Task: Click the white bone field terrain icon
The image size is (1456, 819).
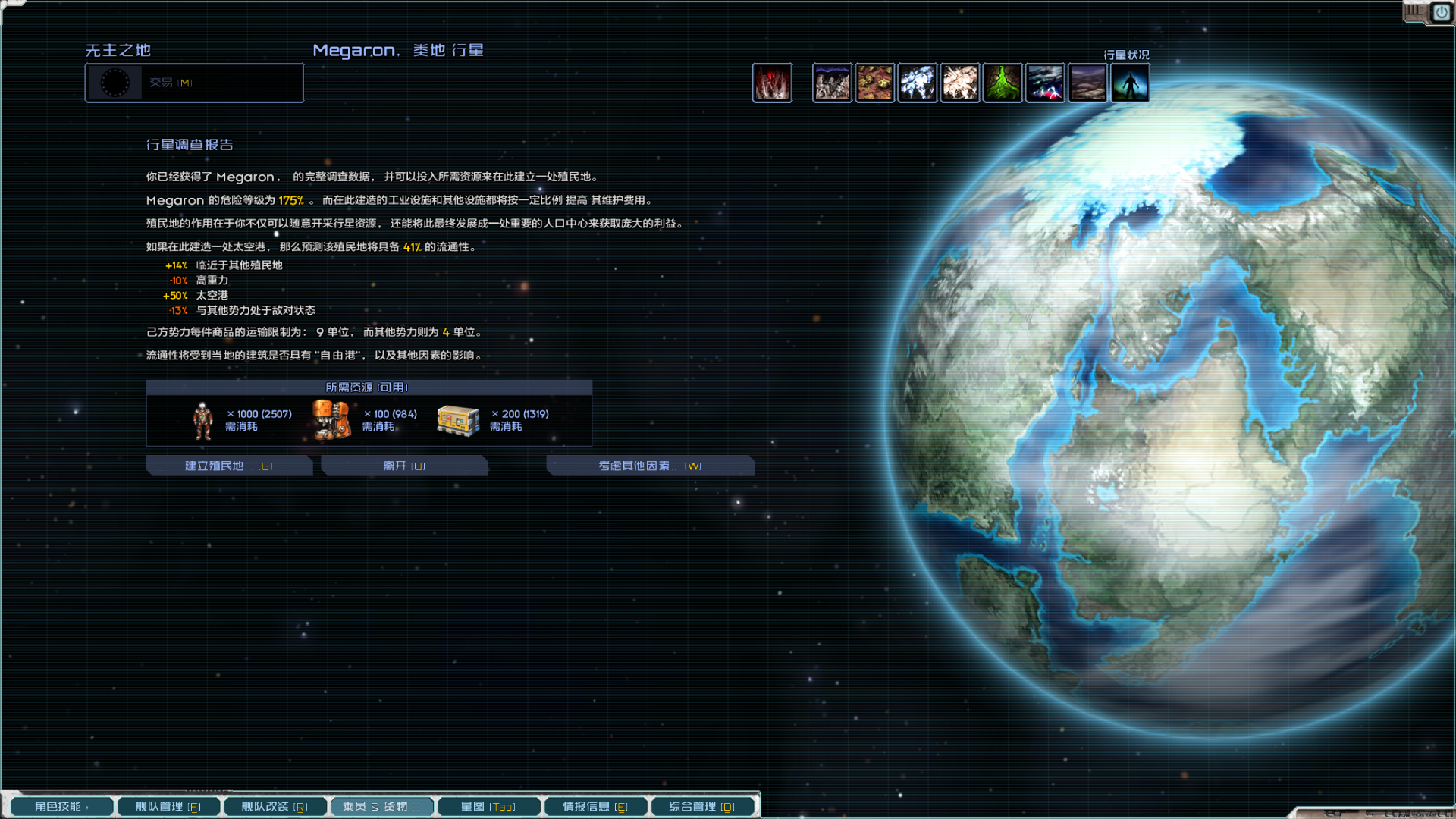Action: click(x=959, y=83)
